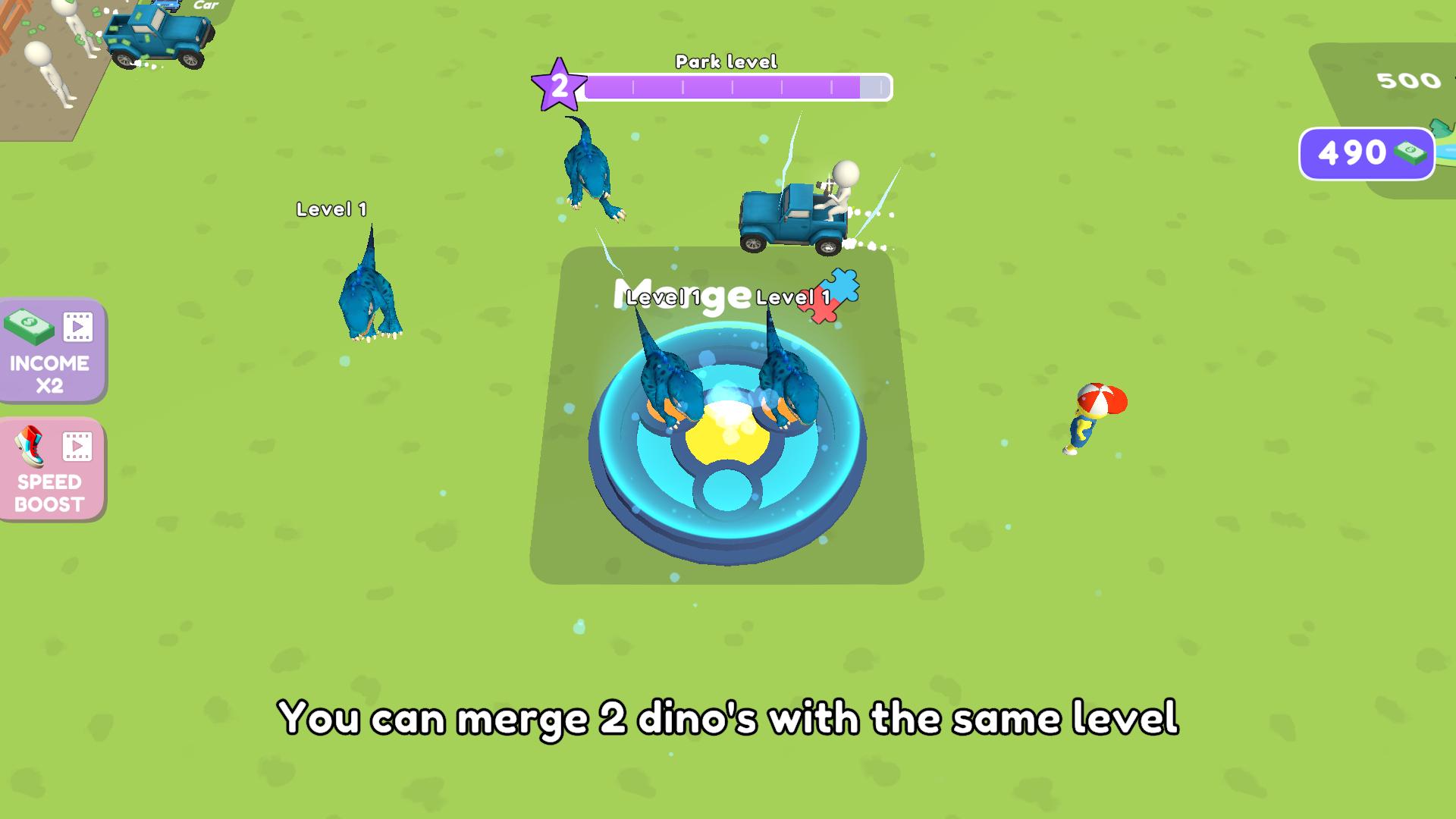Click the purple star showing park level 2
Image resolution: width=1456 pixels, height=819 pixels.
click(560, 86)
